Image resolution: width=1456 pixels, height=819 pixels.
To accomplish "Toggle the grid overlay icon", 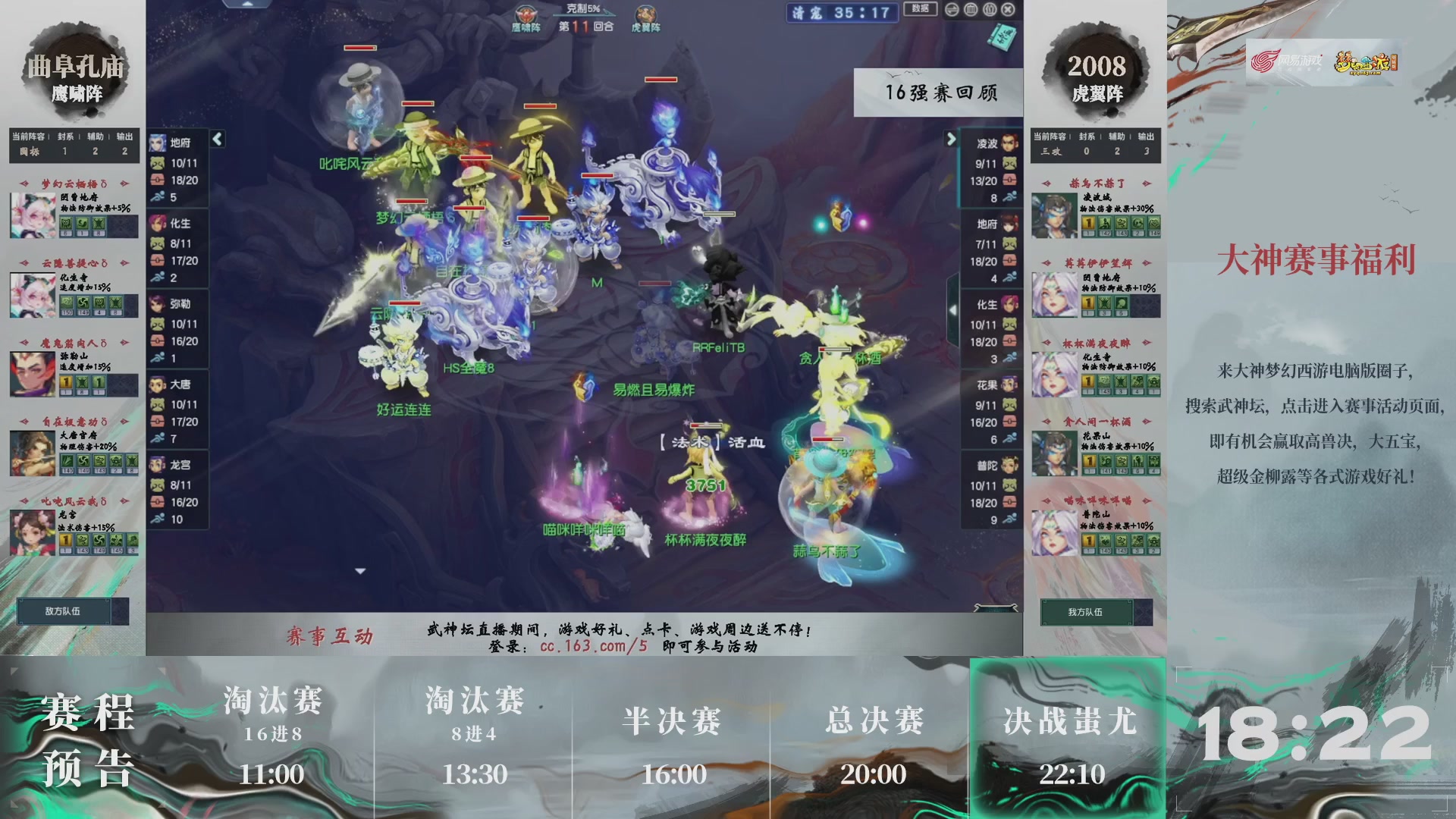I will 970,9.
